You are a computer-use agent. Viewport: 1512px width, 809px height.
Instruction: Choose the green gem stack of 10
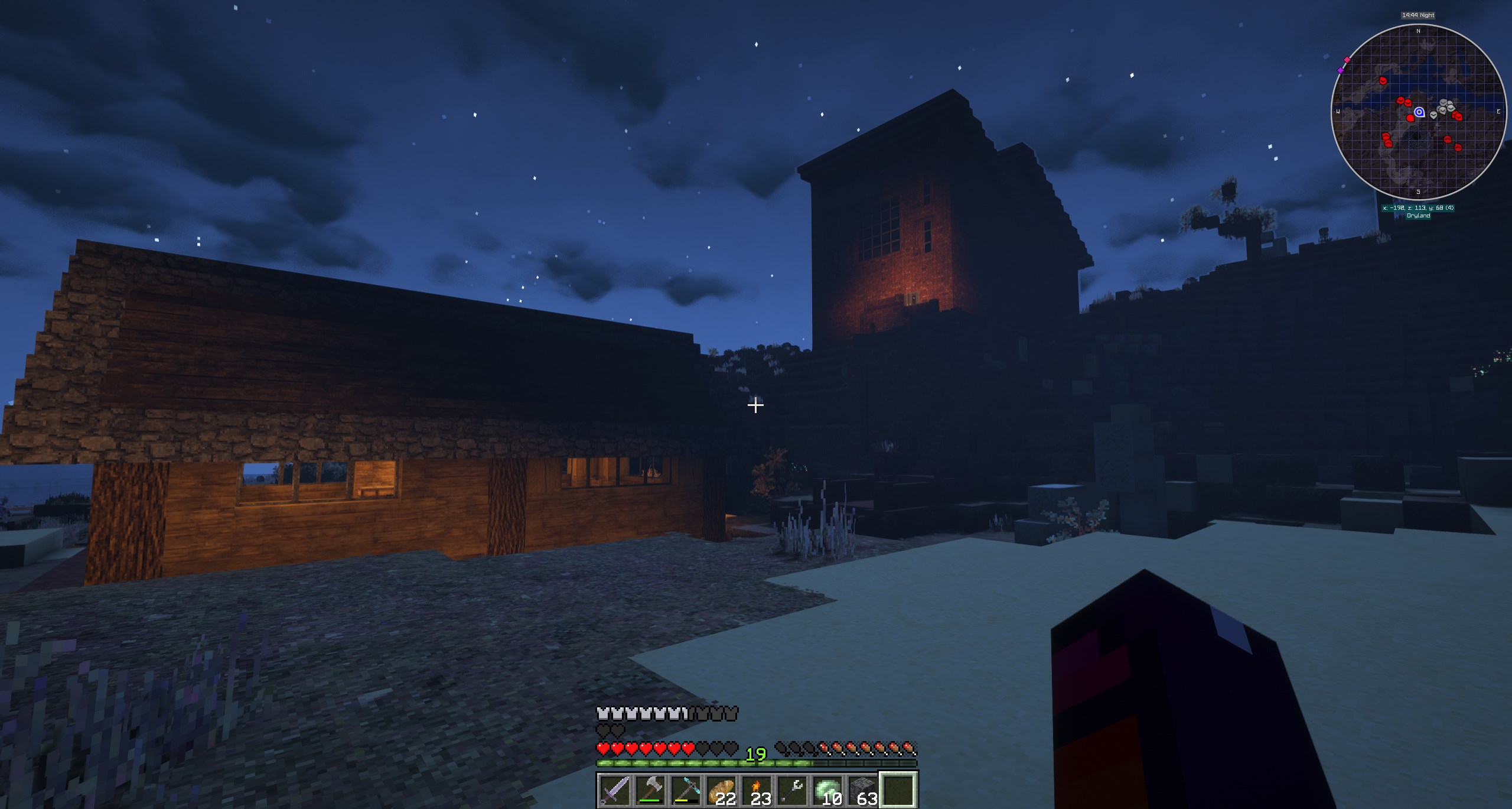click(x=827, y=789)
